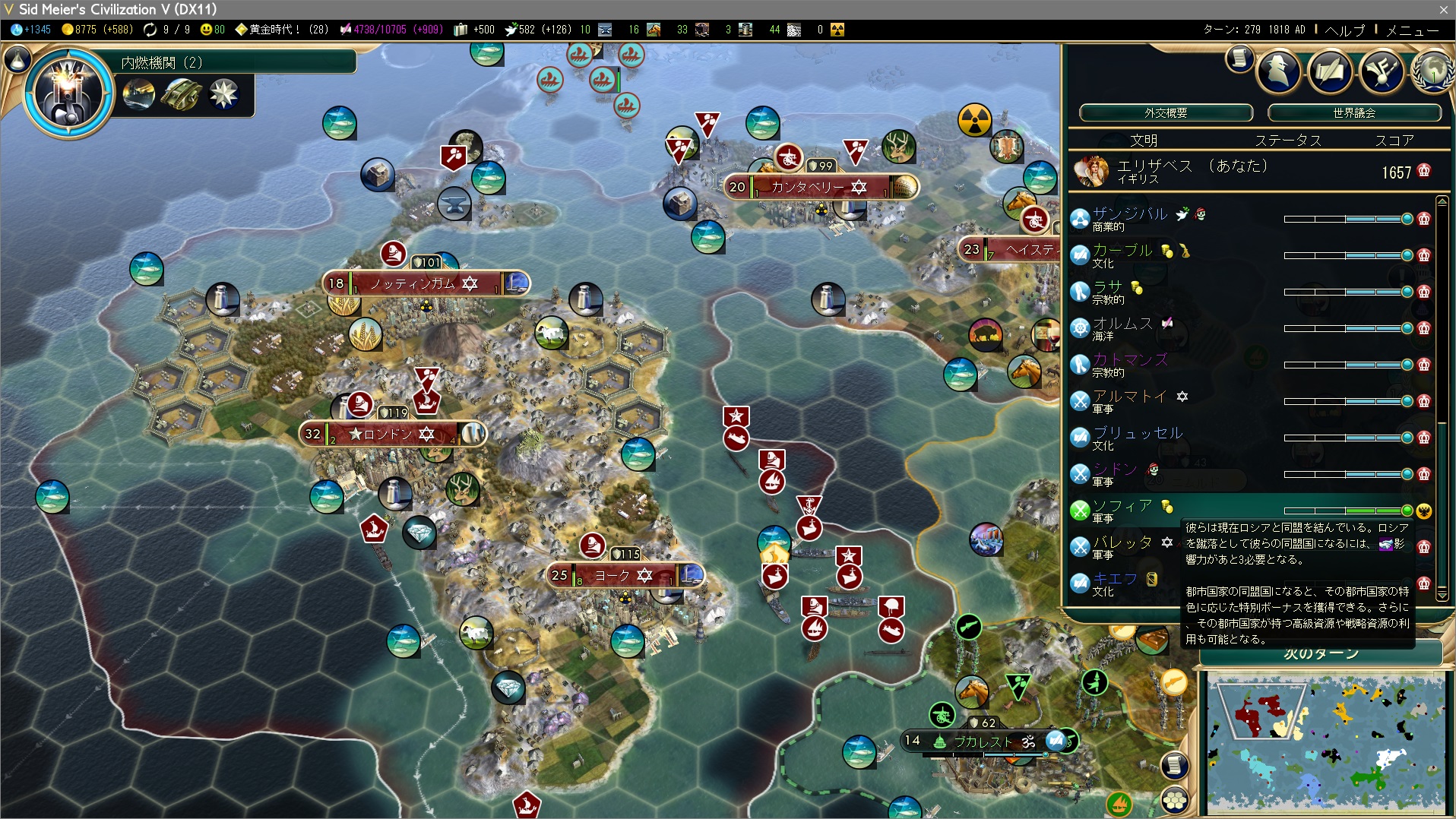Screen dimensions: 1456x819
Task: Open the 内燃機関 research circle
Action: [69, 93]
